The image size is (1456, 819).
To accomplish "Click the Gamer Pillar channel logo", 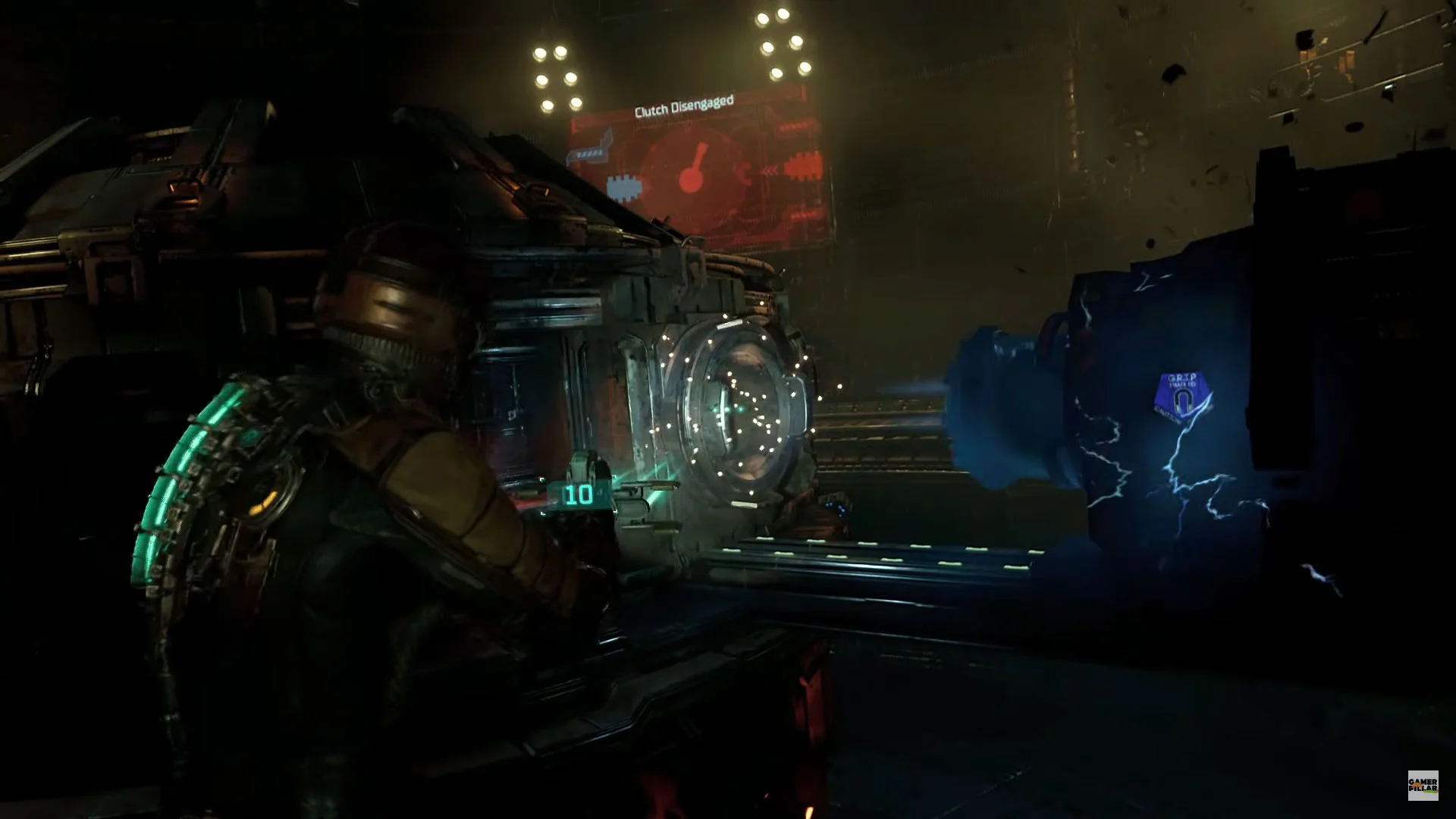I will pos(1422,785).
